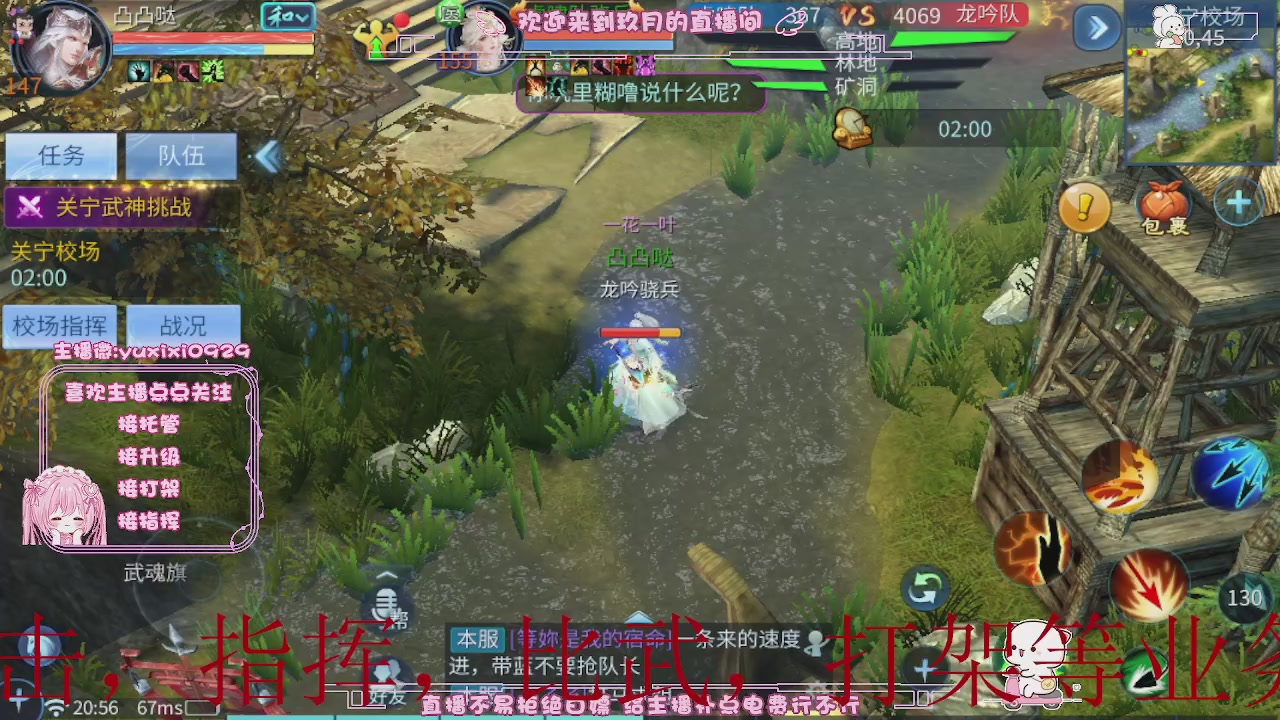
Task: Expand the chat panel upward arrow
Action: point(385,572)
